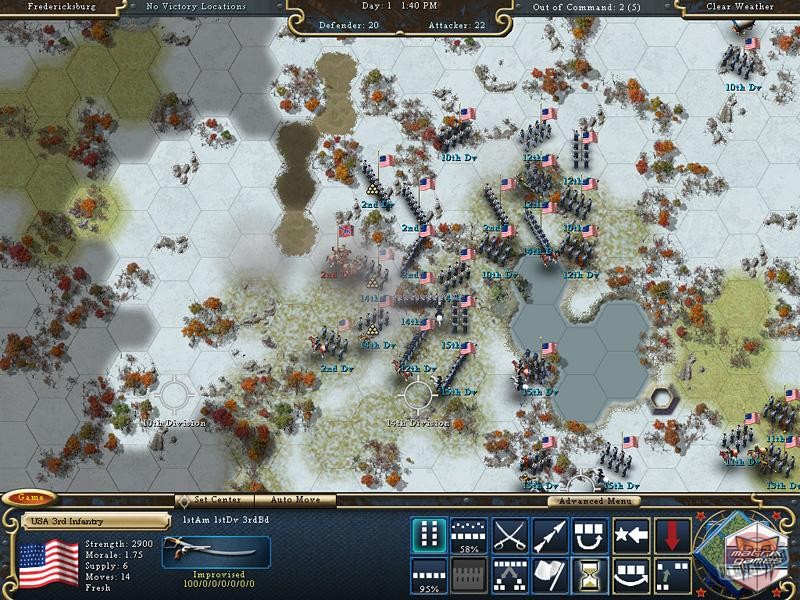Click the Set Center button
The image size is (800, 600).
pyautogui.click(x=214, y=500)
